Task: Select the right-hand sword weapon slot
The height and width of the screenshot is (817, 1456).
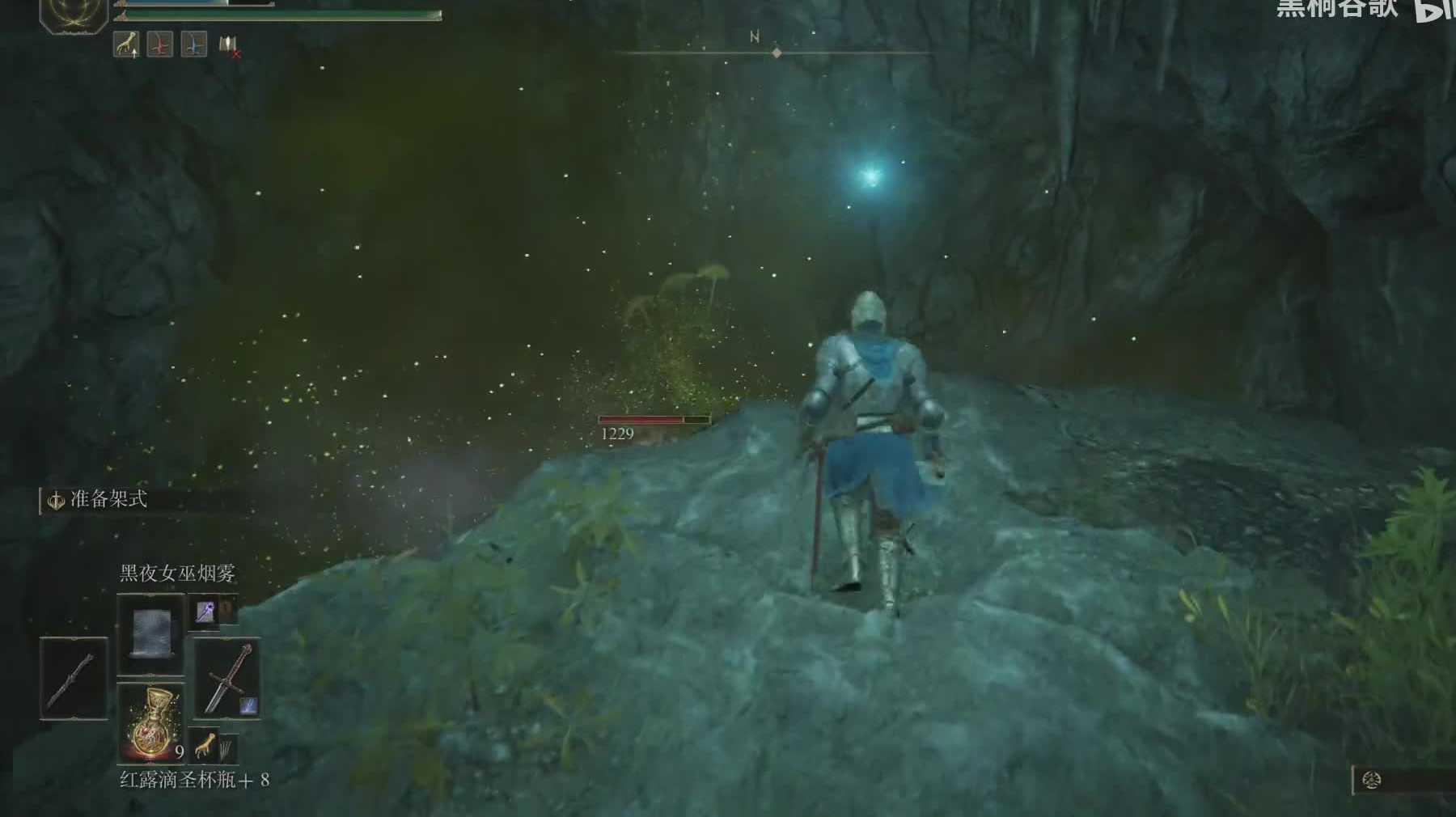Action: [x=227, y=678]
